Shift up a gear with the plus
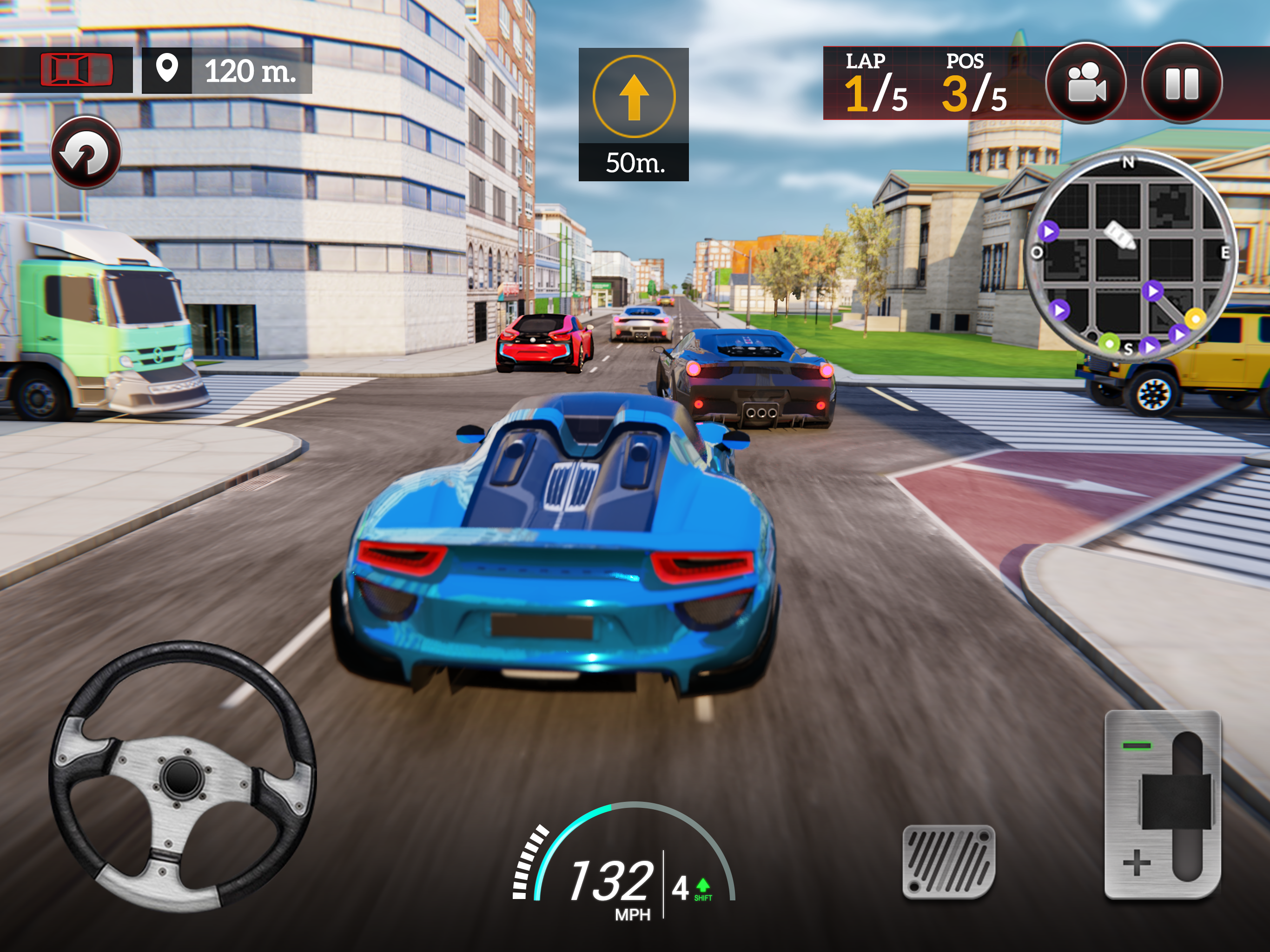The height and width of the screenshot is (952, 1270). pos(1137,863)
